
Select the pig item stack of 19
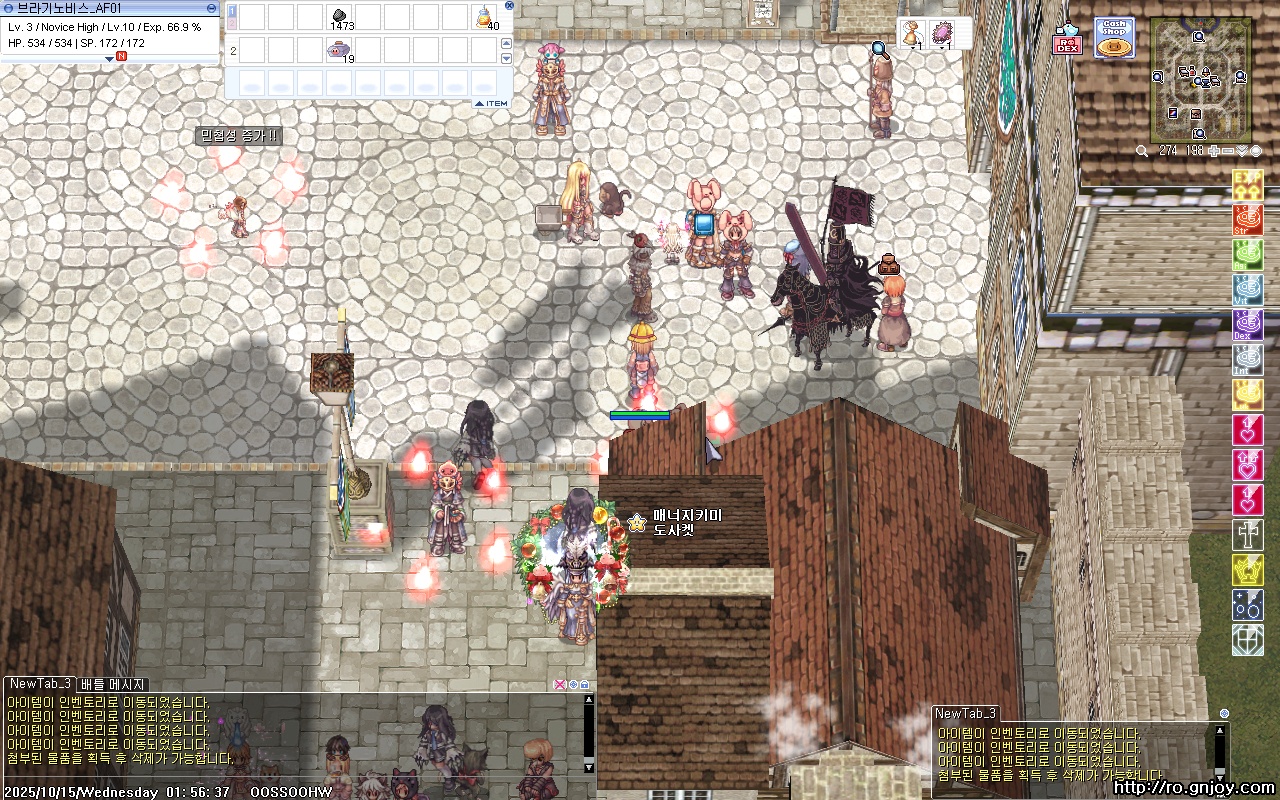pos(339,50)
